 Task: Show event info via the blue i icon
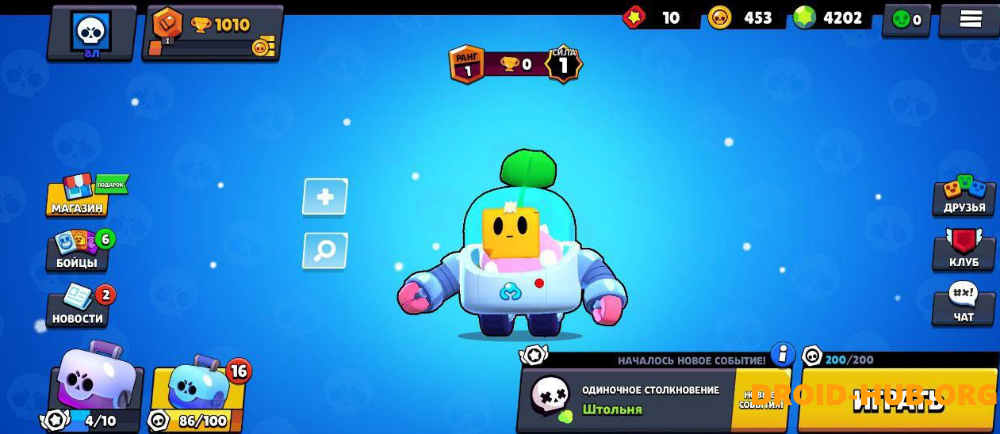point(783,355)
